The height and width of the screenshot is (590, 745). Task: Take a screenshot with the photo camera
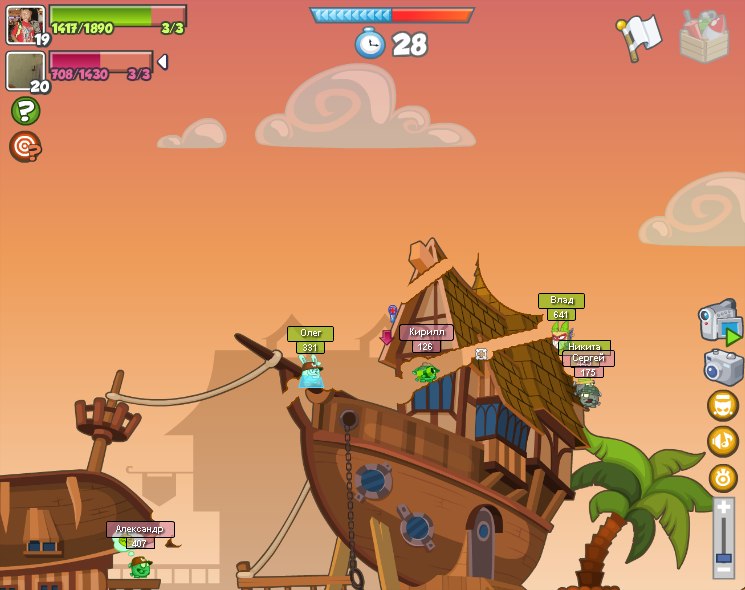click(723, 367)
